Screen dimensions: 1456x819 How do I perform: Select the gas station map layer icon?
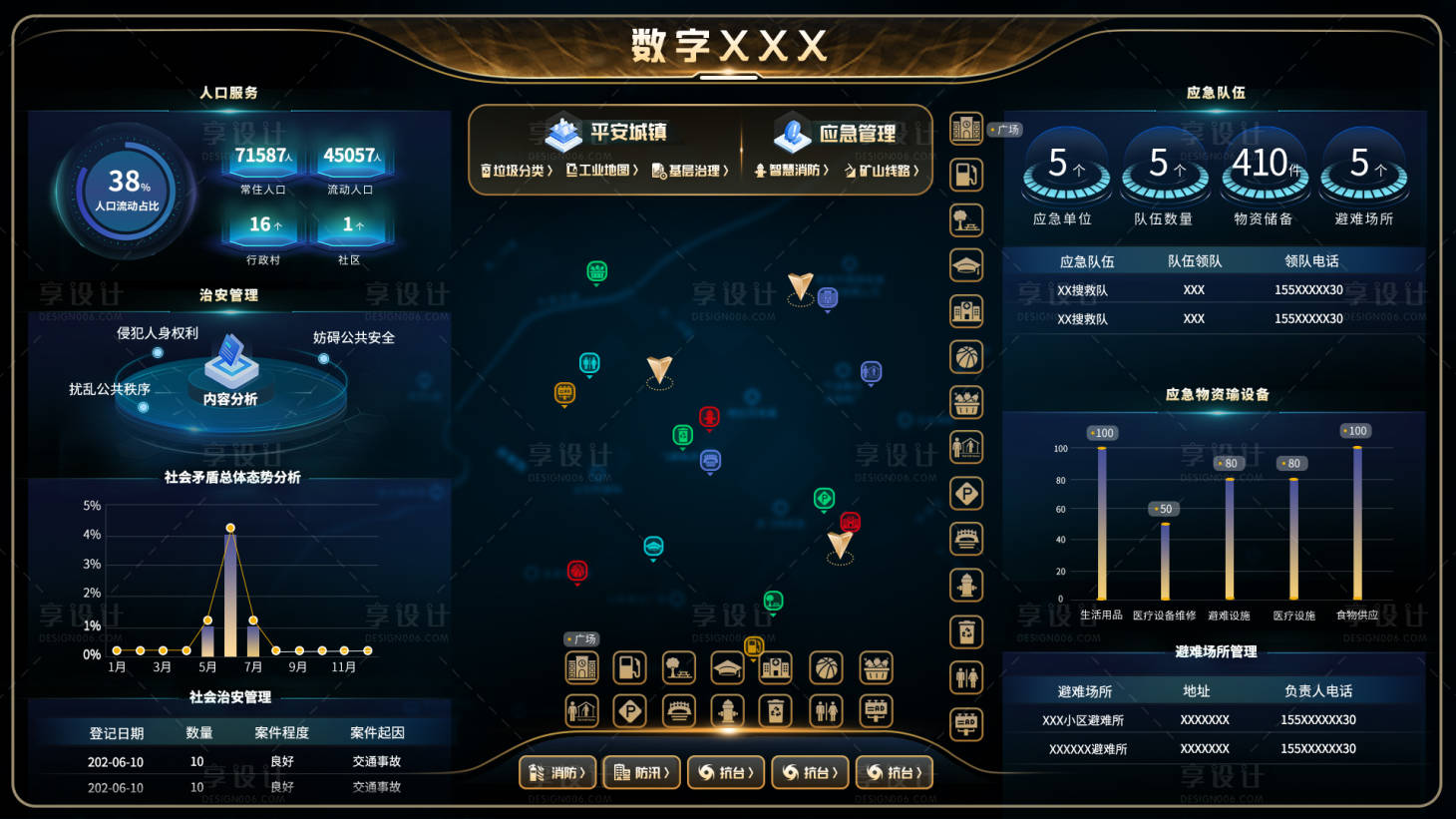pyautogui.click(x=966, y=175)
